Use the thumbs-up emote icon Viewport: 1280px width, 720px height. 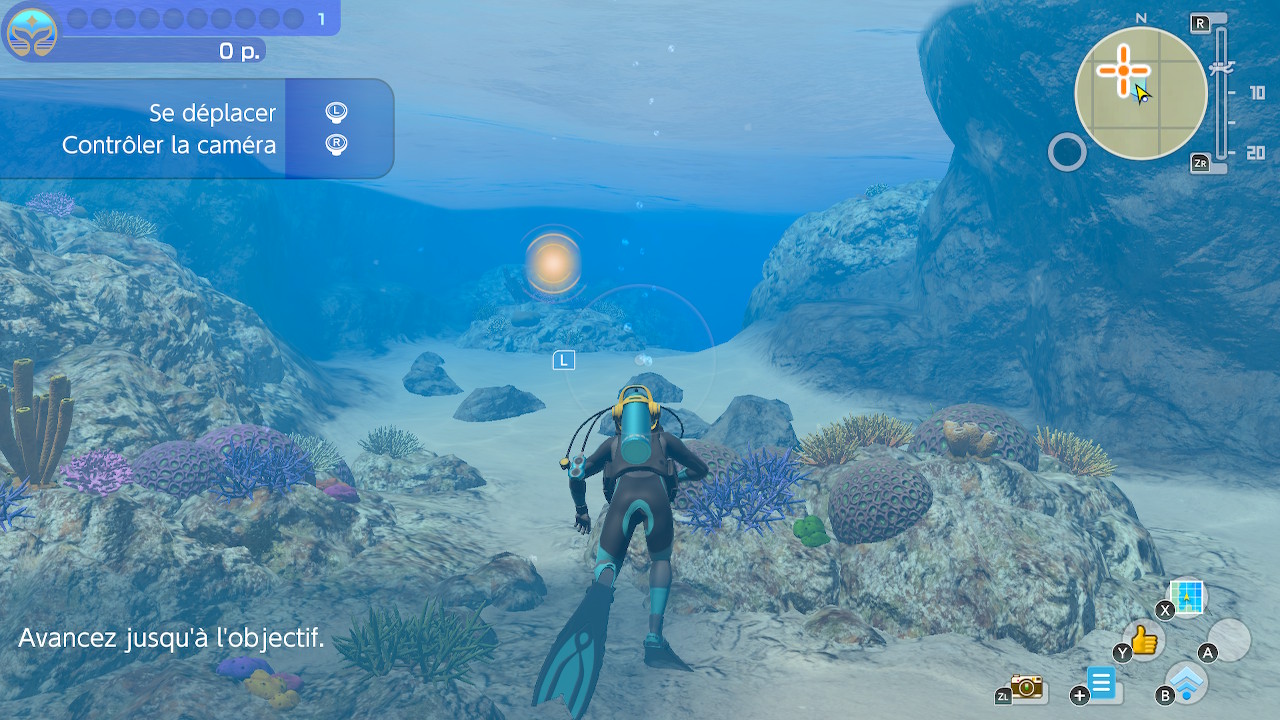click(1144, 639)
